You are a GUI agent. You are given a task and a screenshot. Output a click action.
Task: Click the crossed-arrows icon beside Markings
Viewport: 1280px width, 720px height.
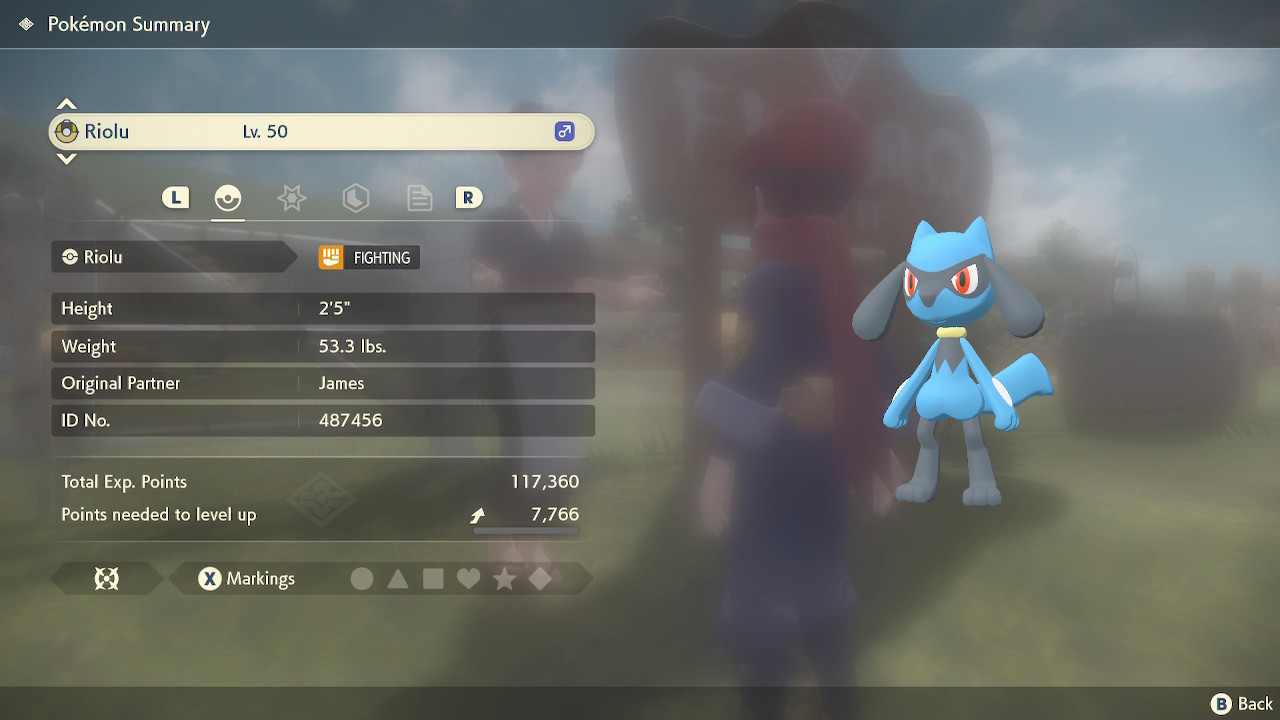pos(106,578)
